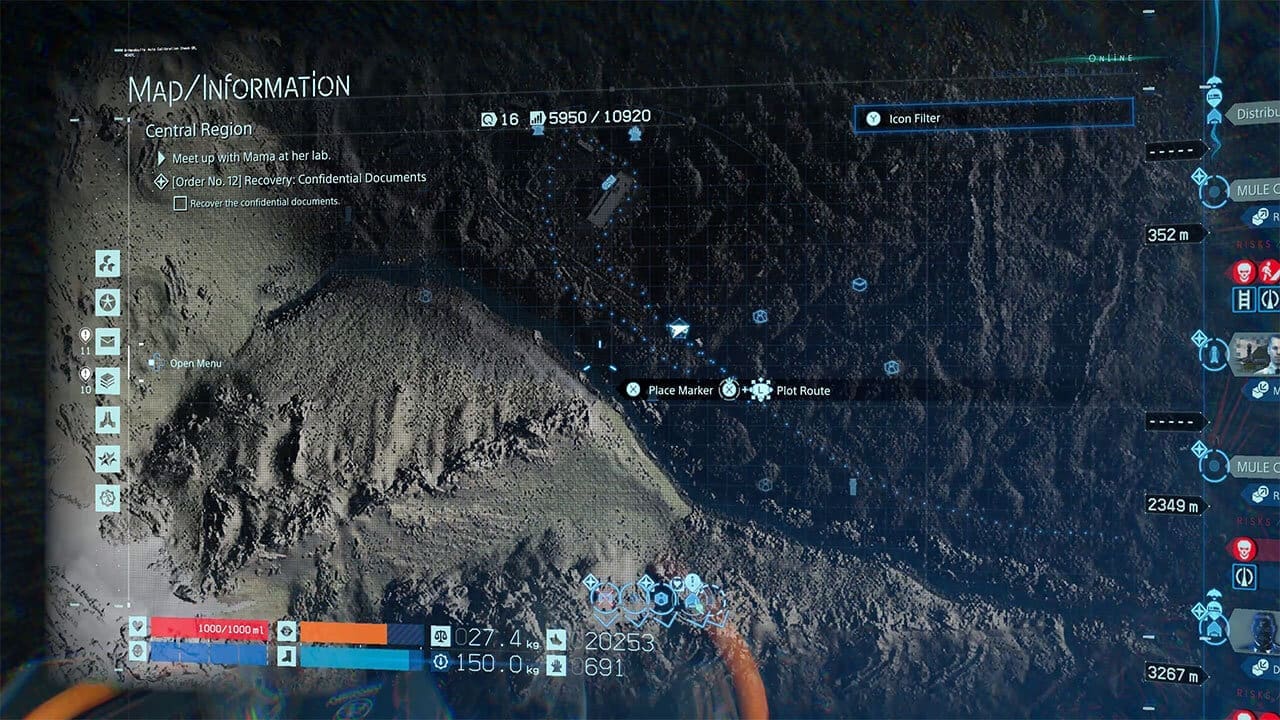Open the twin stars sidebar icon
Image resolution: width=1280 pixels, height=720 pixels.
click(x=108, y=458)
